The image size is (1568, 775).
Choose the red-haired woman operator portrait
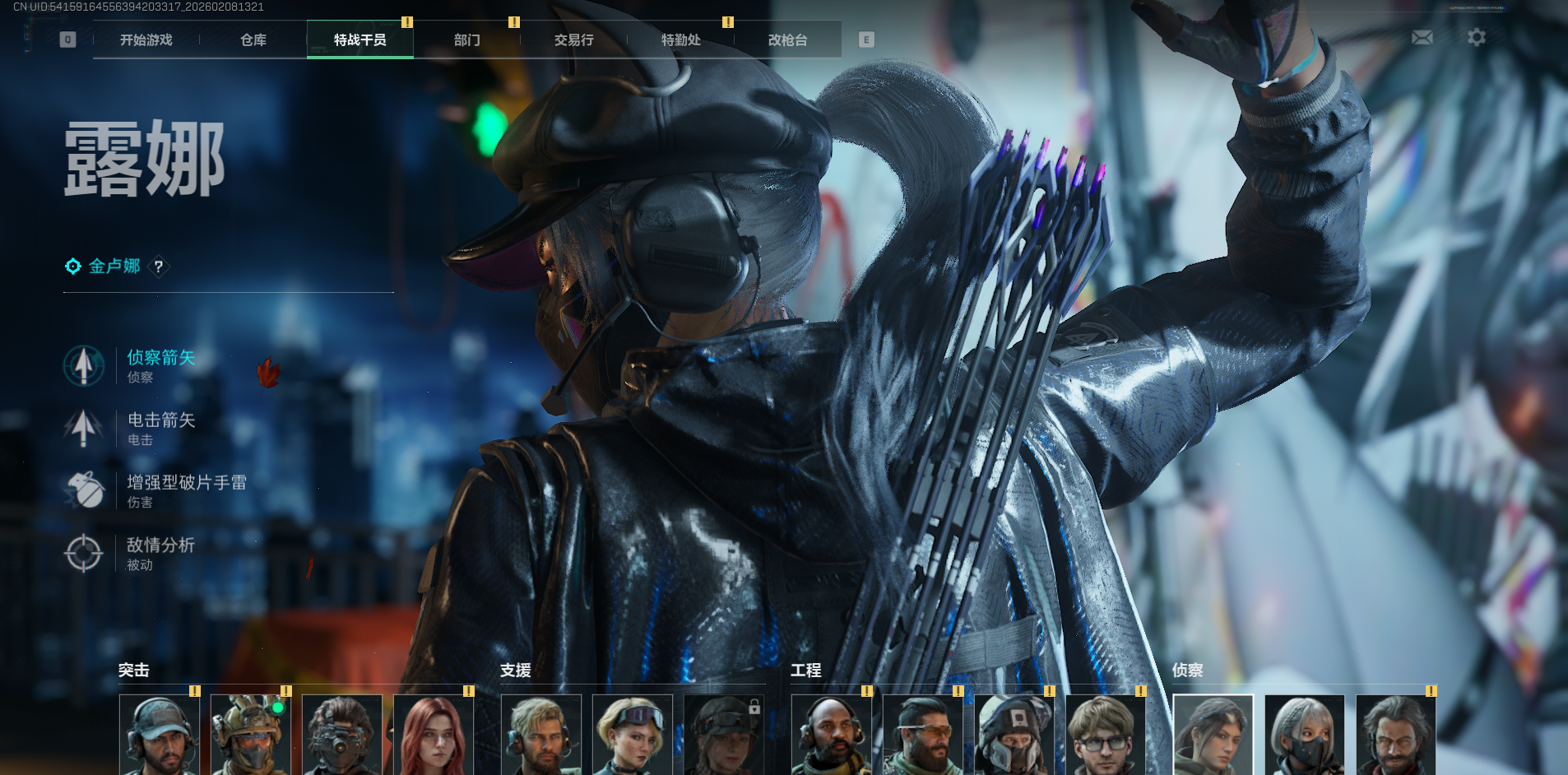point(434,735)
